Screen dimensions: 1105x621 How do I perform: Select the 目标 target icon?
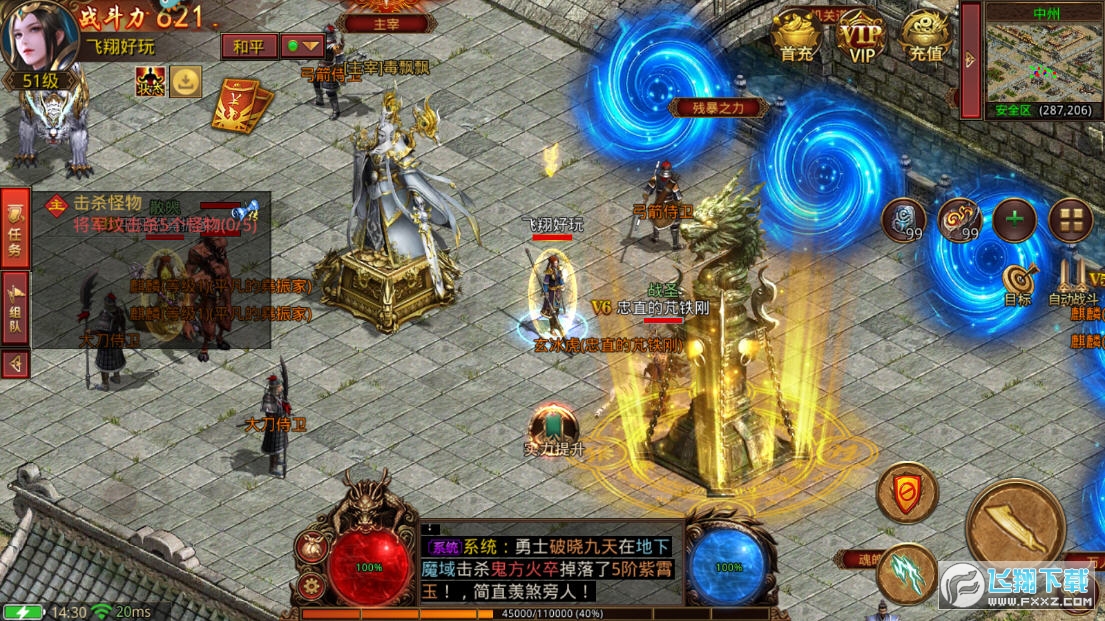point(1018,282)
